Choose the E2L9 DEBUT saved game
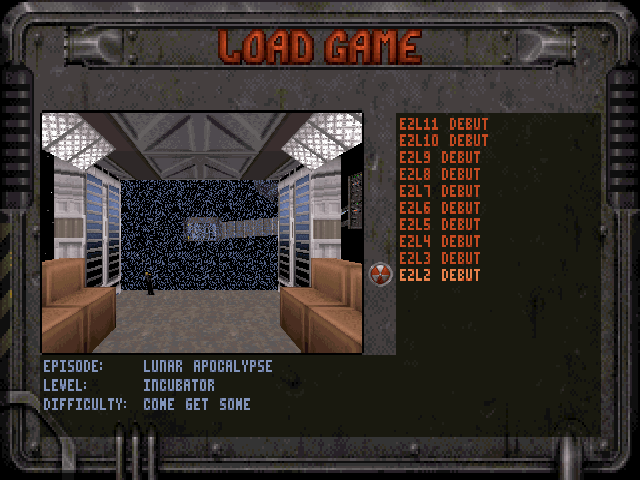Screen dimensions: 640x480 point(439,158)
